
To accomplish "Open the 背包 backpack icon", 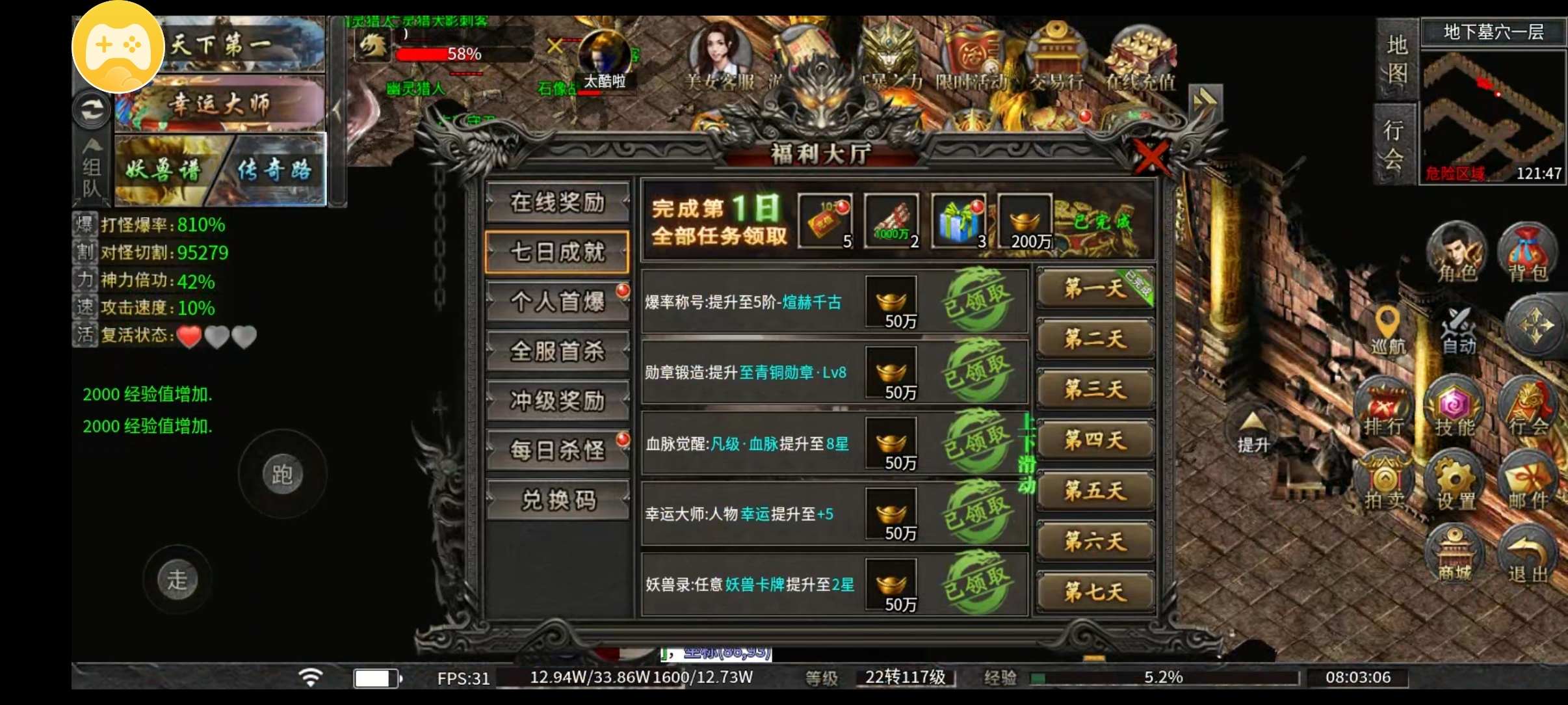I will 1527,253.
